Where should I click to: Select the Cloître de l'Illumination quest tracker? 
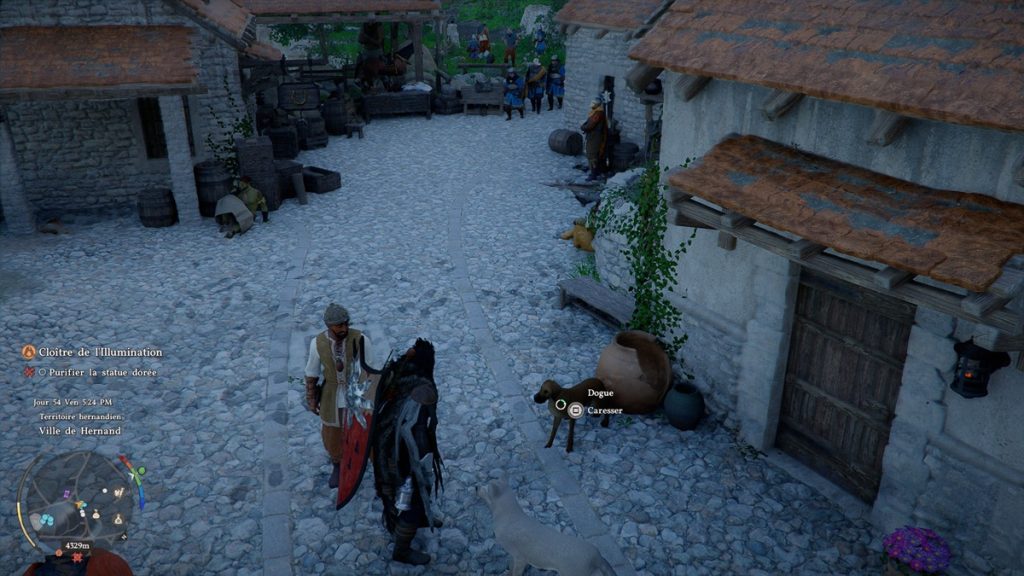[x=96, y=352]
